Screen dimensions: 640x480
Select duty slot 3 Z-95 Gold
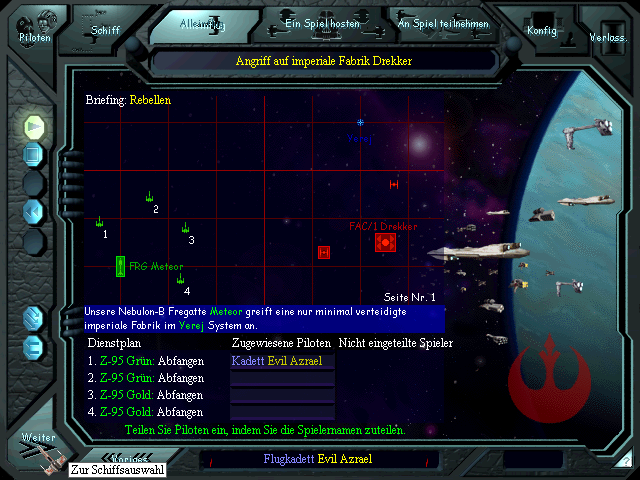tap(145, 394)
